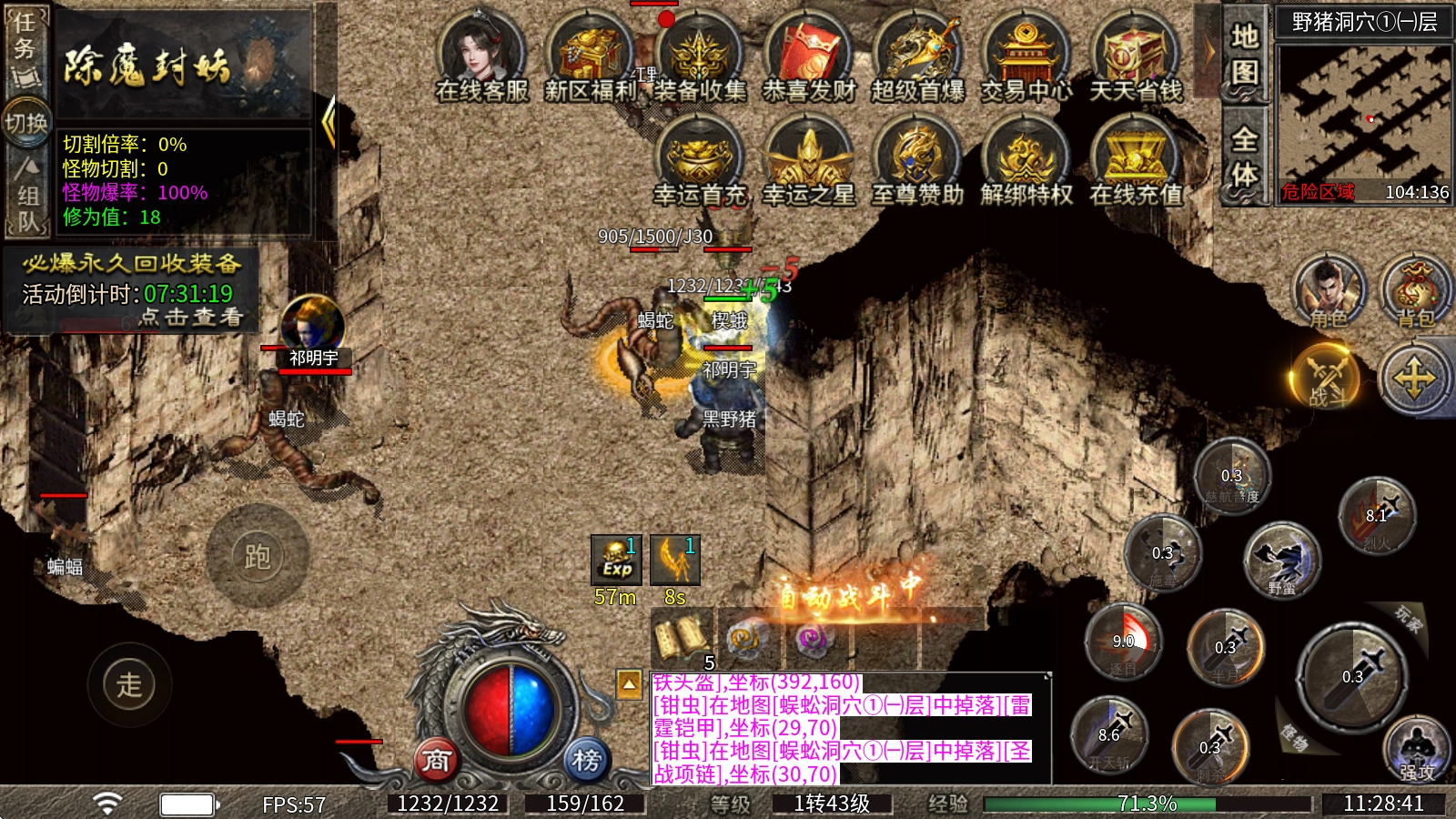Open the 商 shop button
The height and width of the screenshot is (819, 1456).
pos(436,760)
